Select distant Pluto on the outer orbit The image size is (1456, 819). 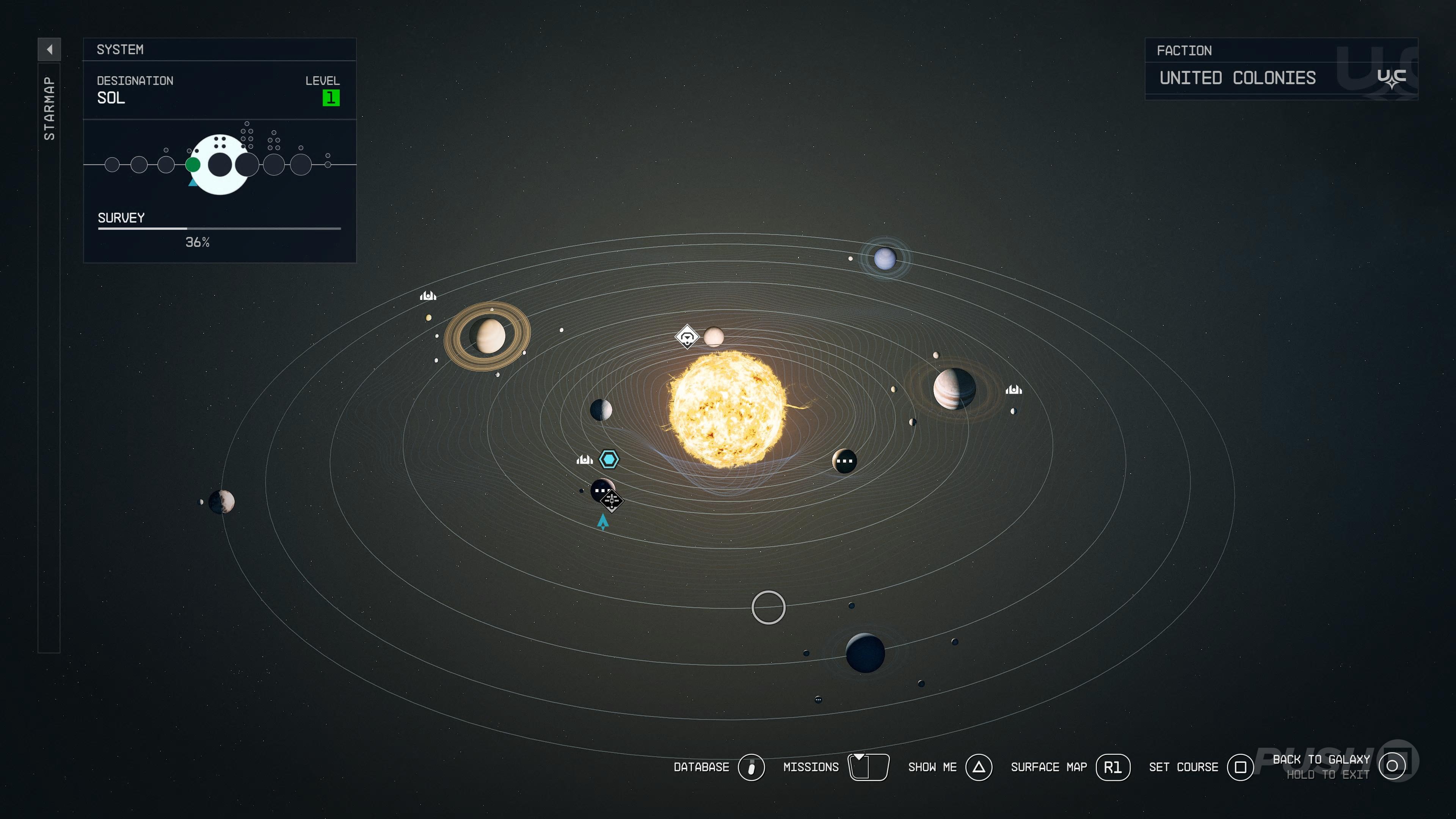(x=221, y=501)
